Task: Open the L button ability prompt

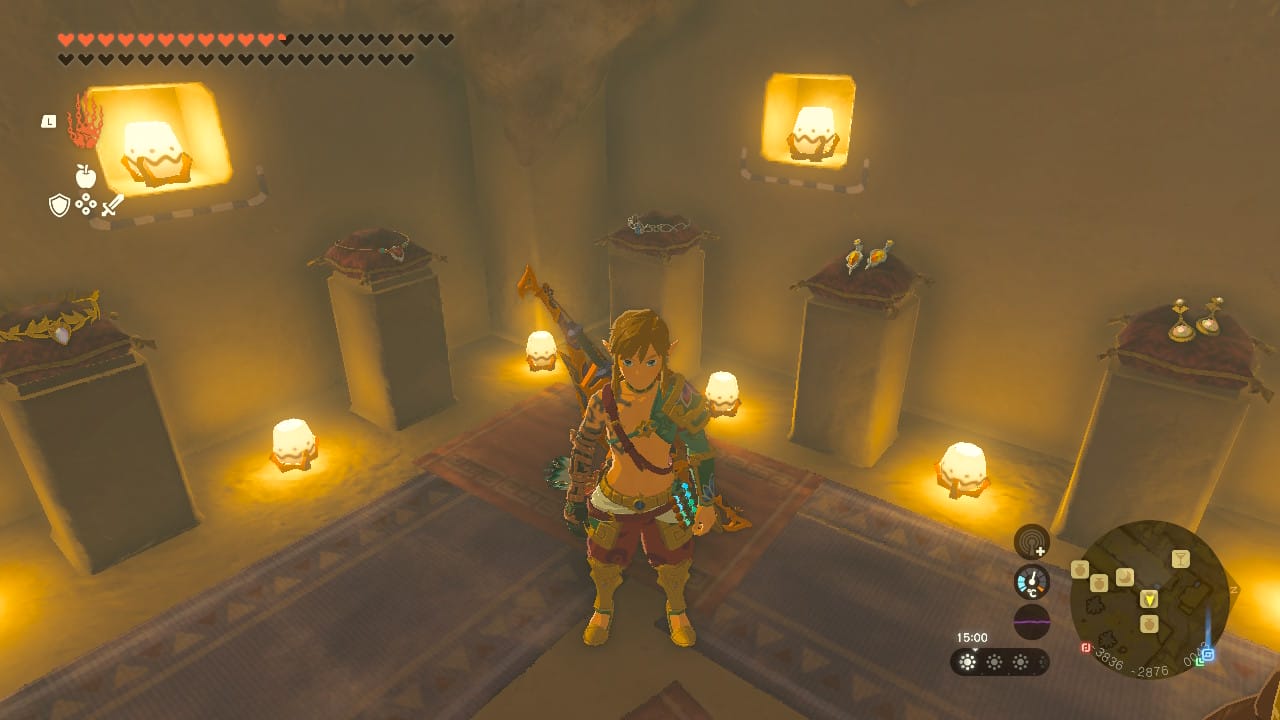Action: coord(48,122)
